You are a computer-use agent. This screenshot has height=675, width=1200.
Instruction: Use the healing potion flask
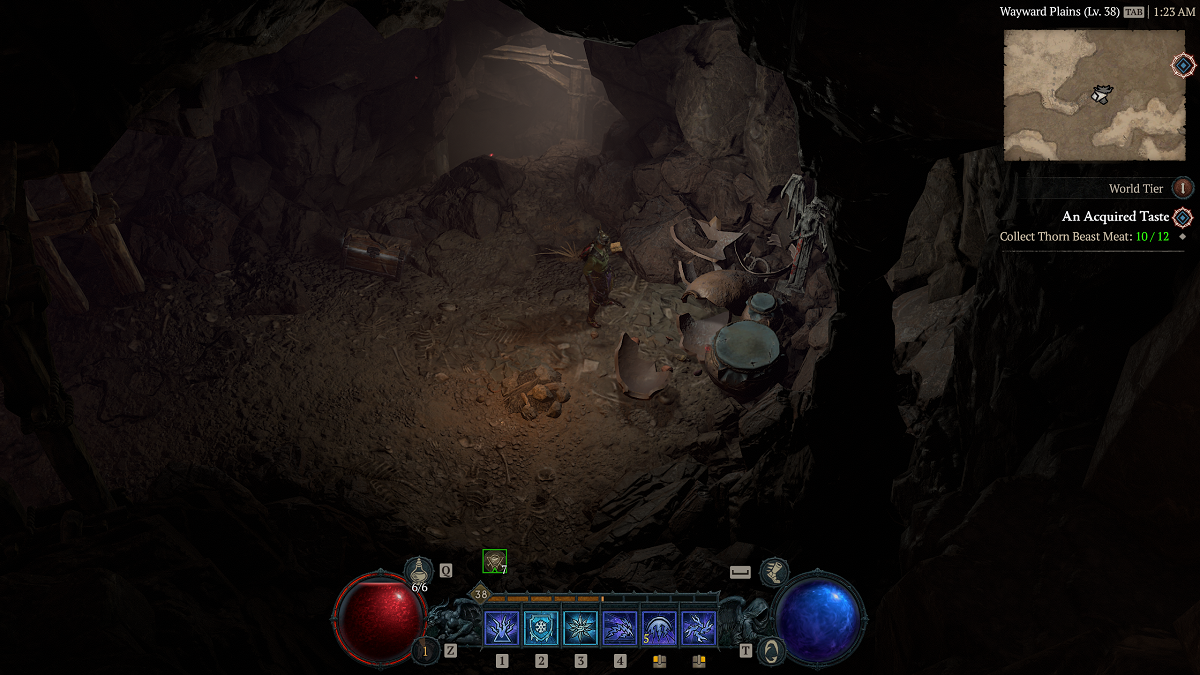419,571
